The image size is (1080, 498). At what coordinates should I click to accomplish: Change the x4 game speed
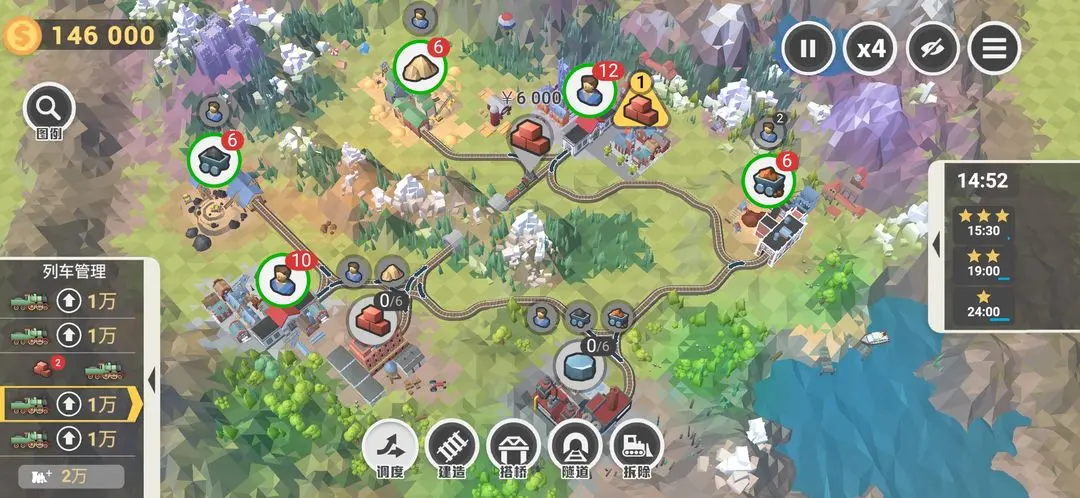pos(869,48)
